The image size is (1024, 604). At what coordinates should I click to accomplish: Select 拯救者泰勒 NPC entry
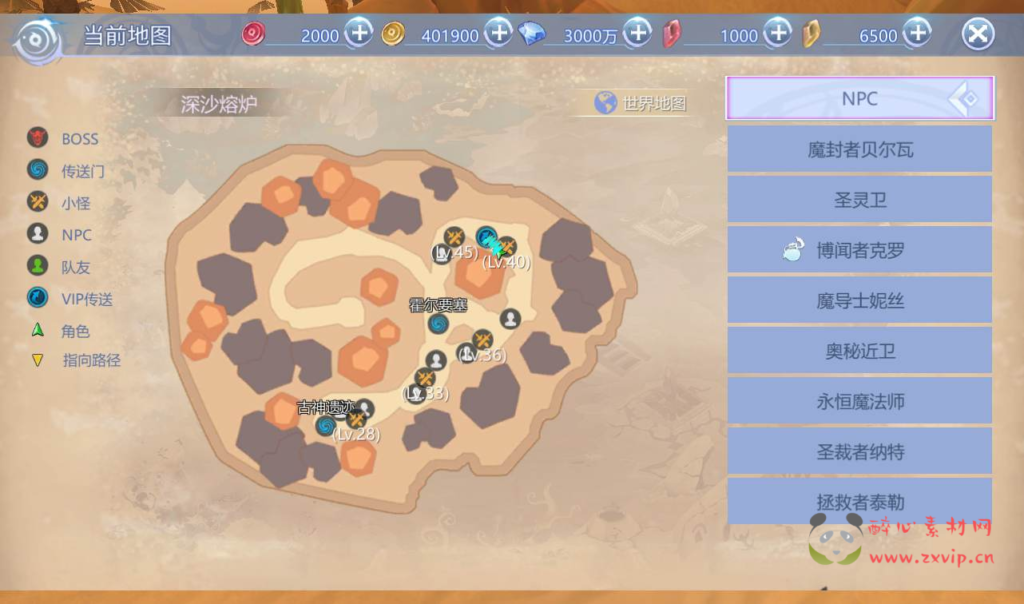(x=860, y=500)
